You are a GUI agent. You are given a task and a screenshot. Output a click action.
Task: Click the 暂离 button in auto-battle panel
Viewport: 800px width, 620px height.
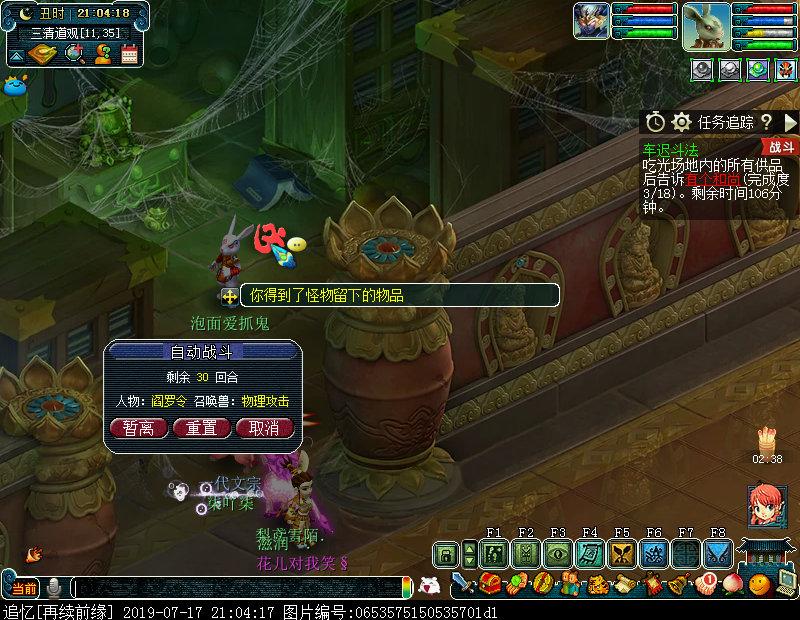pos(138,428)
